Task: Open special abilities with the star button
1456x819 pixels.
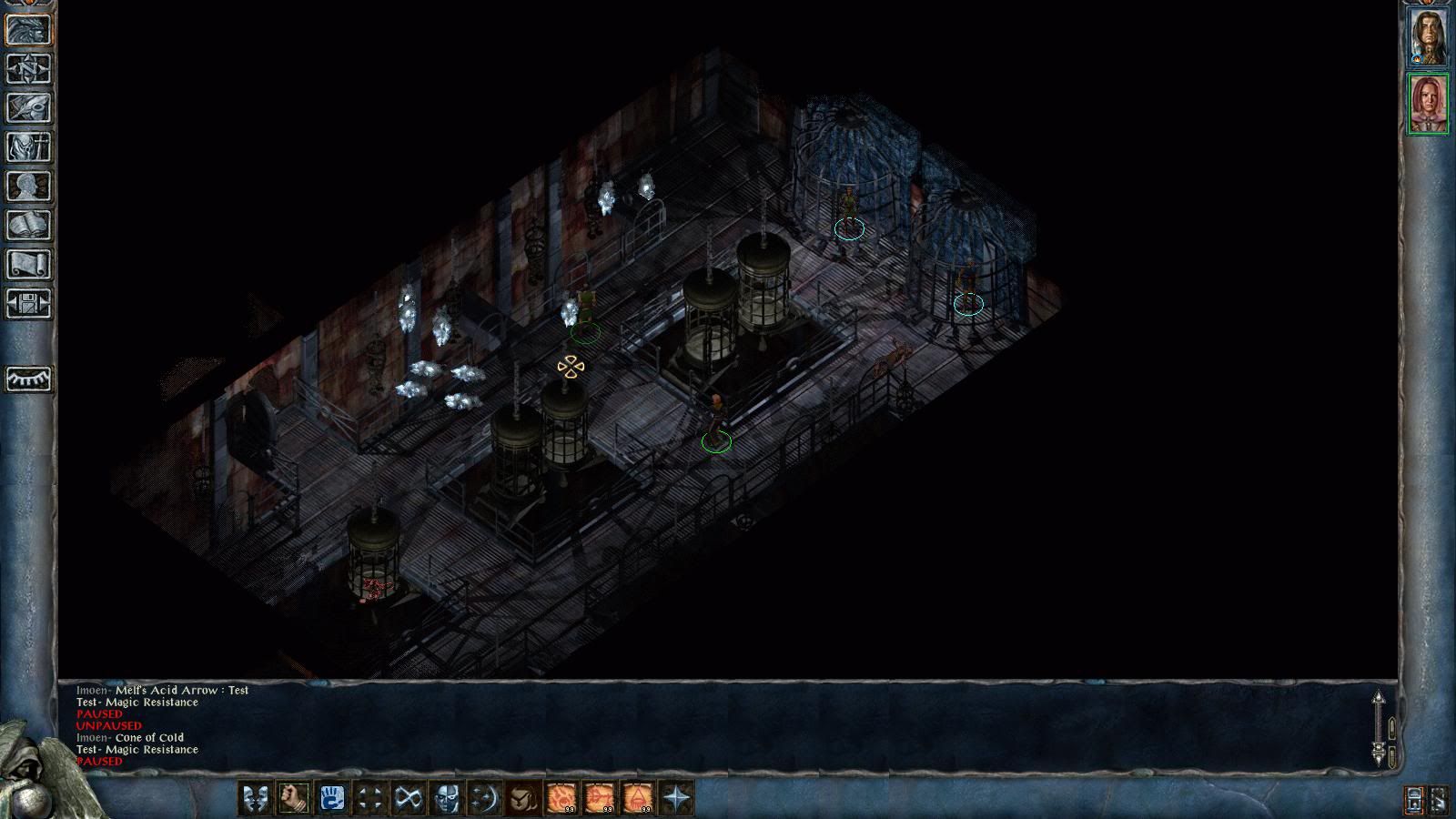Action: coord(676,799)
